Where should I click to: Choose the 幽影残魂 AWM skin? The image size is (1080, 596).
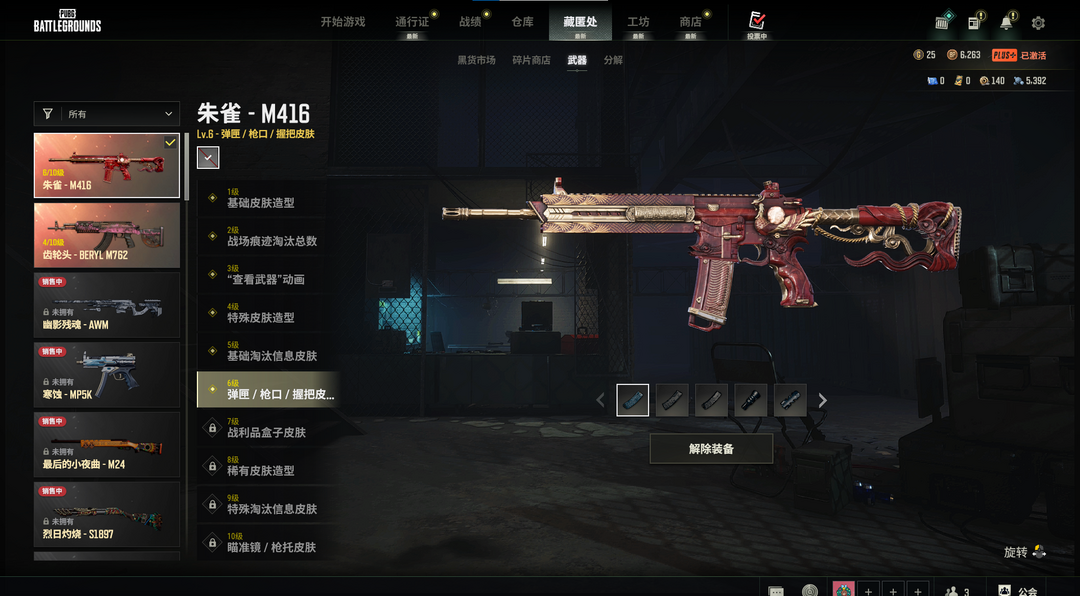107,305
